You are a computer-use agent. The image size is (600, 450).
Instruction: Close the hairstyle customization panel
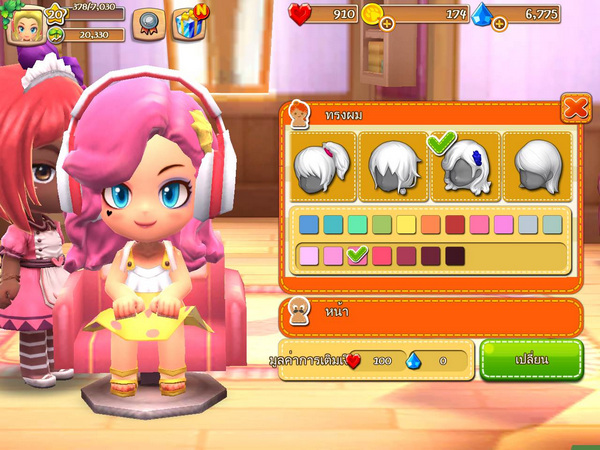point(575,107)
